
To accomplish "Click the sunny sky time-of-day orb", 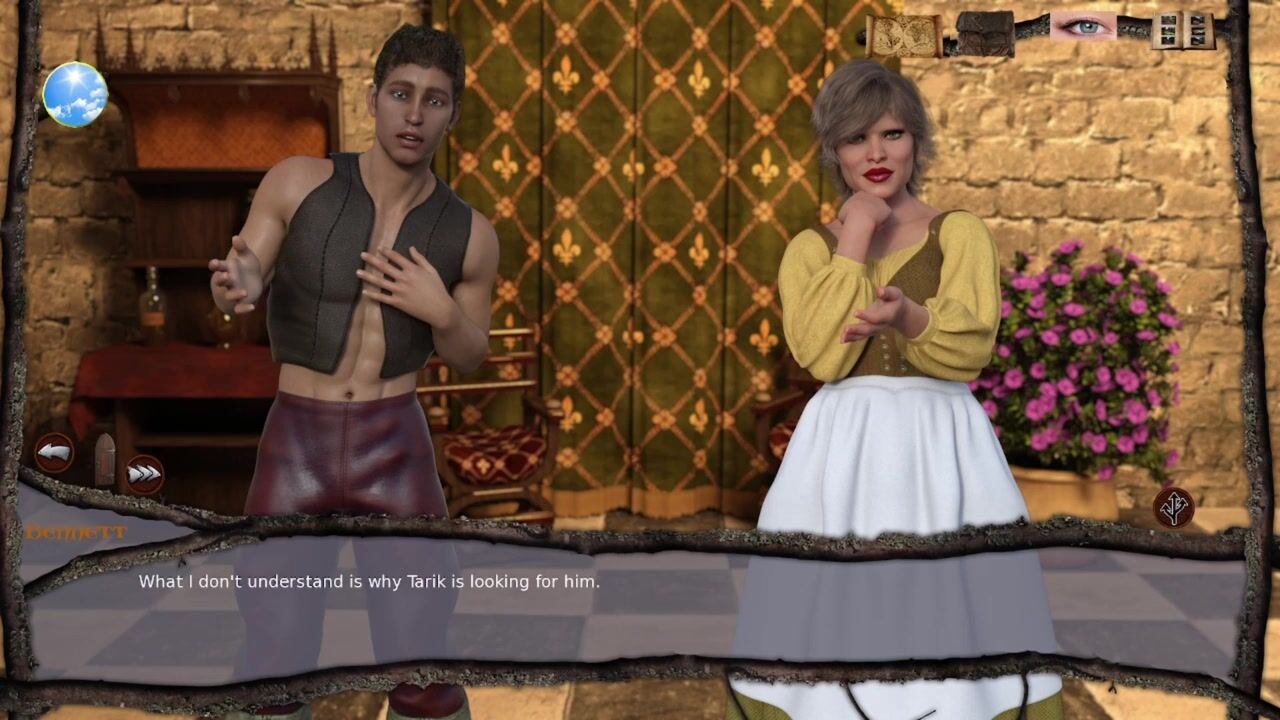I will pyautogui.click(x=75, y=94).
